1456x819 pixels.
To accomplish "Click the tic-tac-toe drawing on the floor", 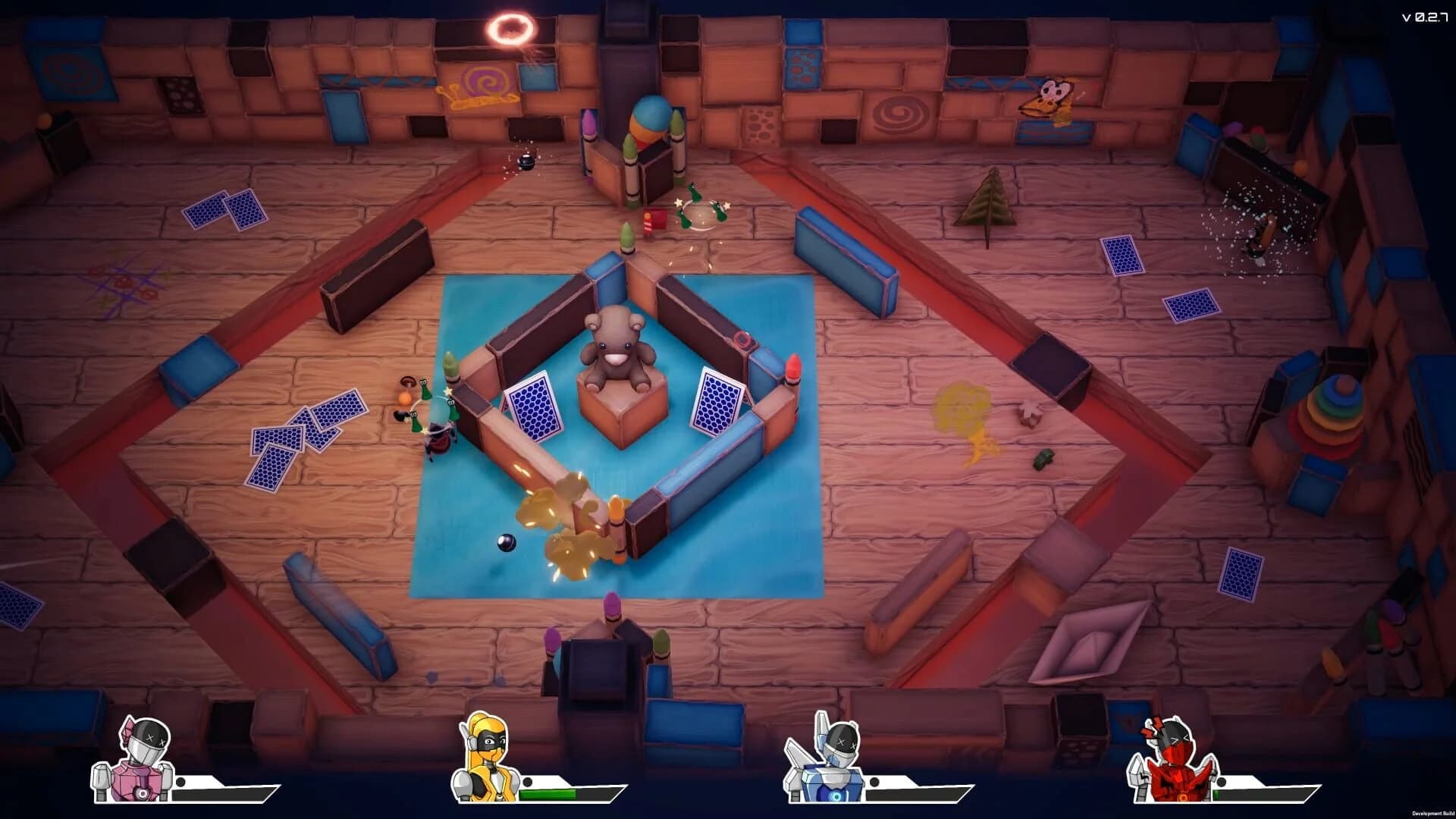I will [125, 284].
